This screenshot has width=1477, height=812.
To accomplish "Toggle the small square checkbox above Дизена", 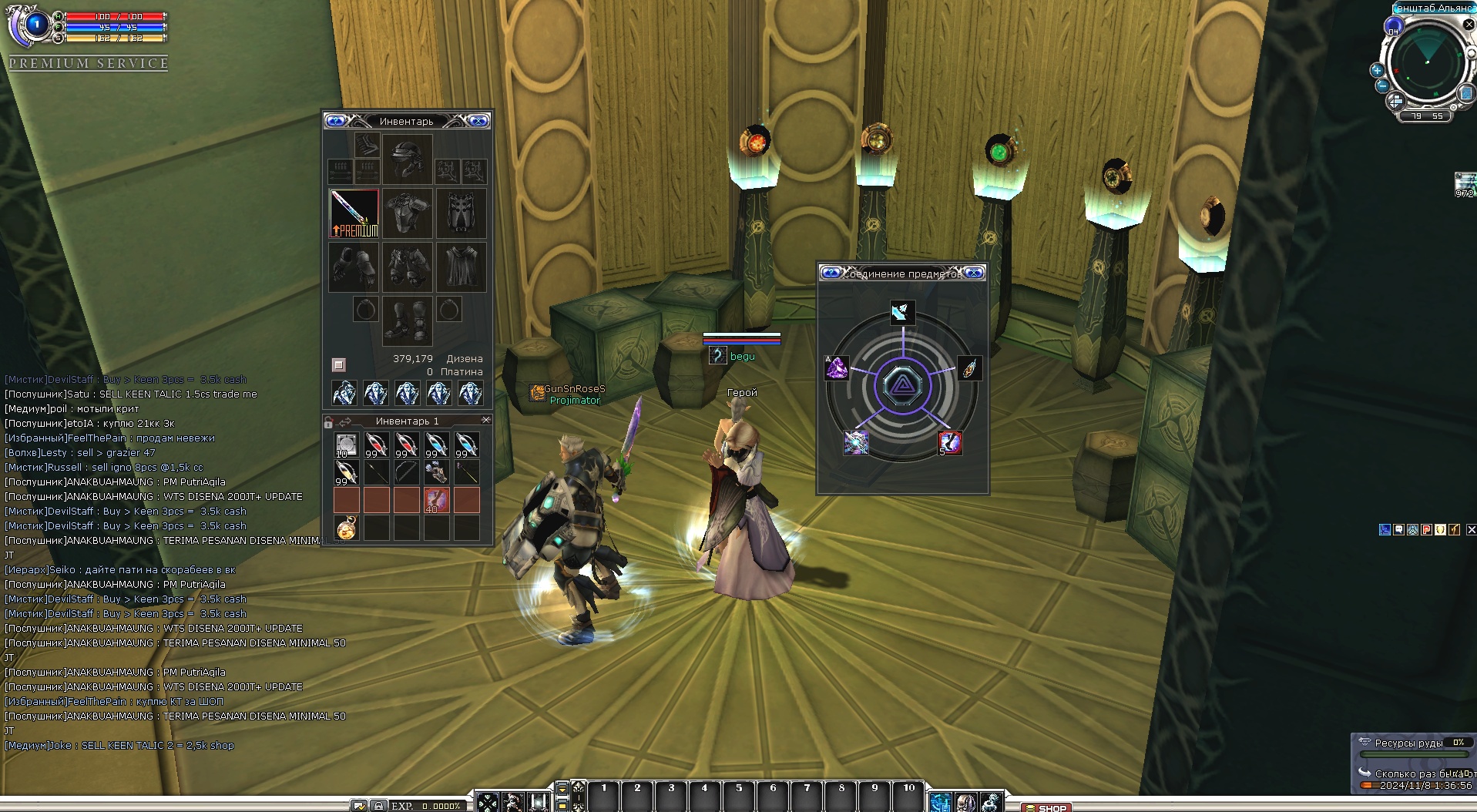I will point(338,364).
